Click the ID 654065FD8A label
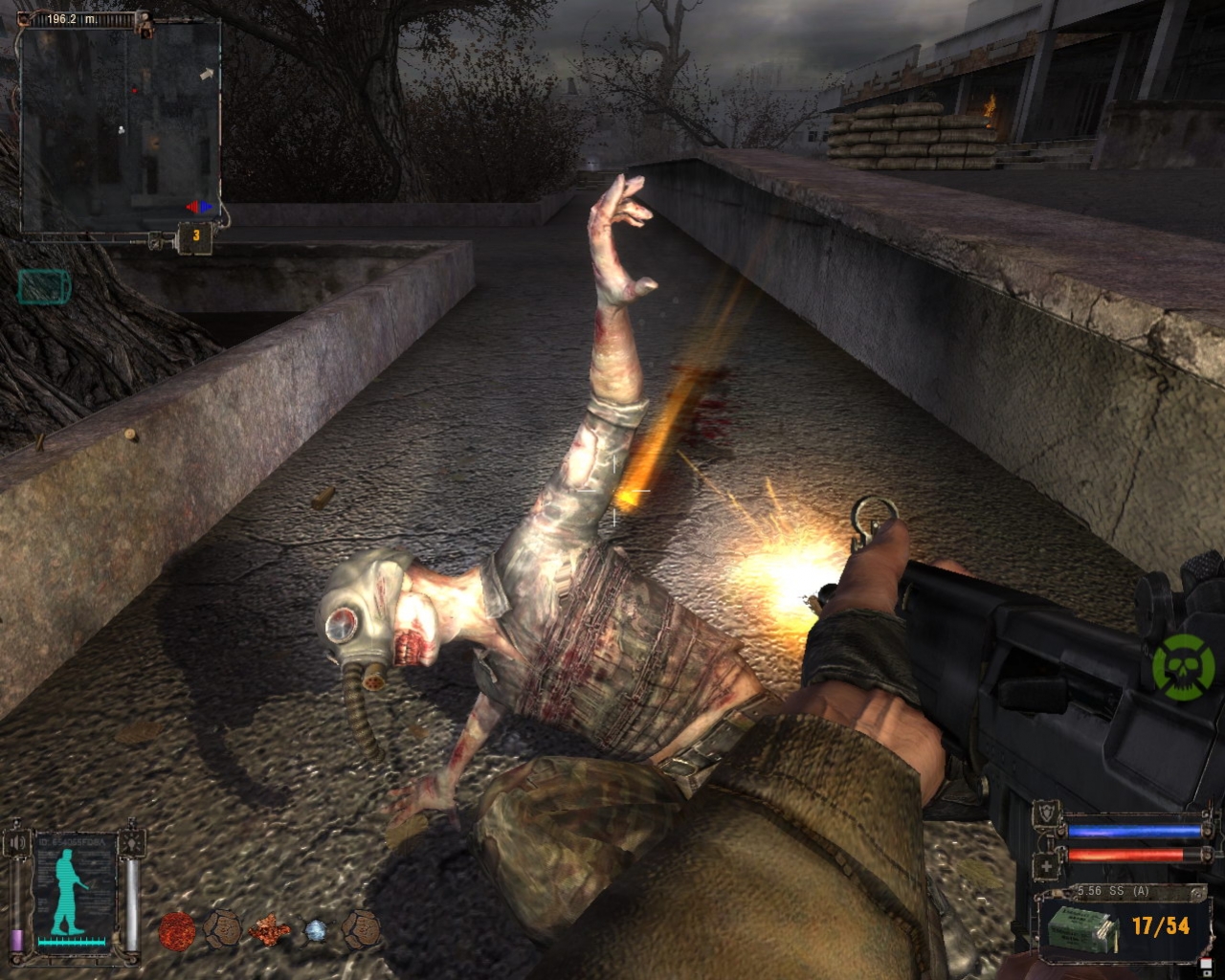 tap(70, 839)
